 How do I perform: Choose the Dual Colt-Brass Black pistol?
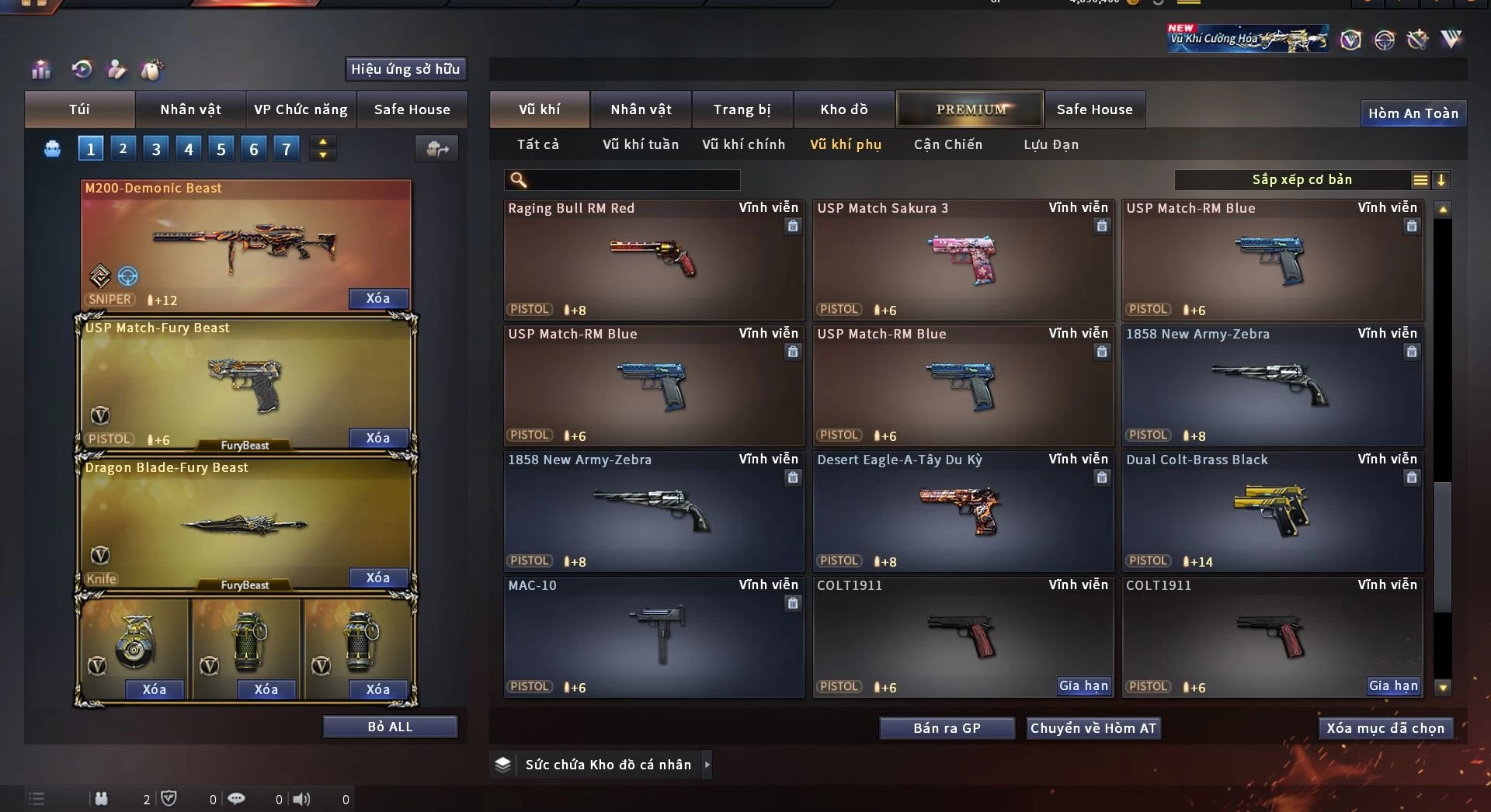[x=1271, y=512]
